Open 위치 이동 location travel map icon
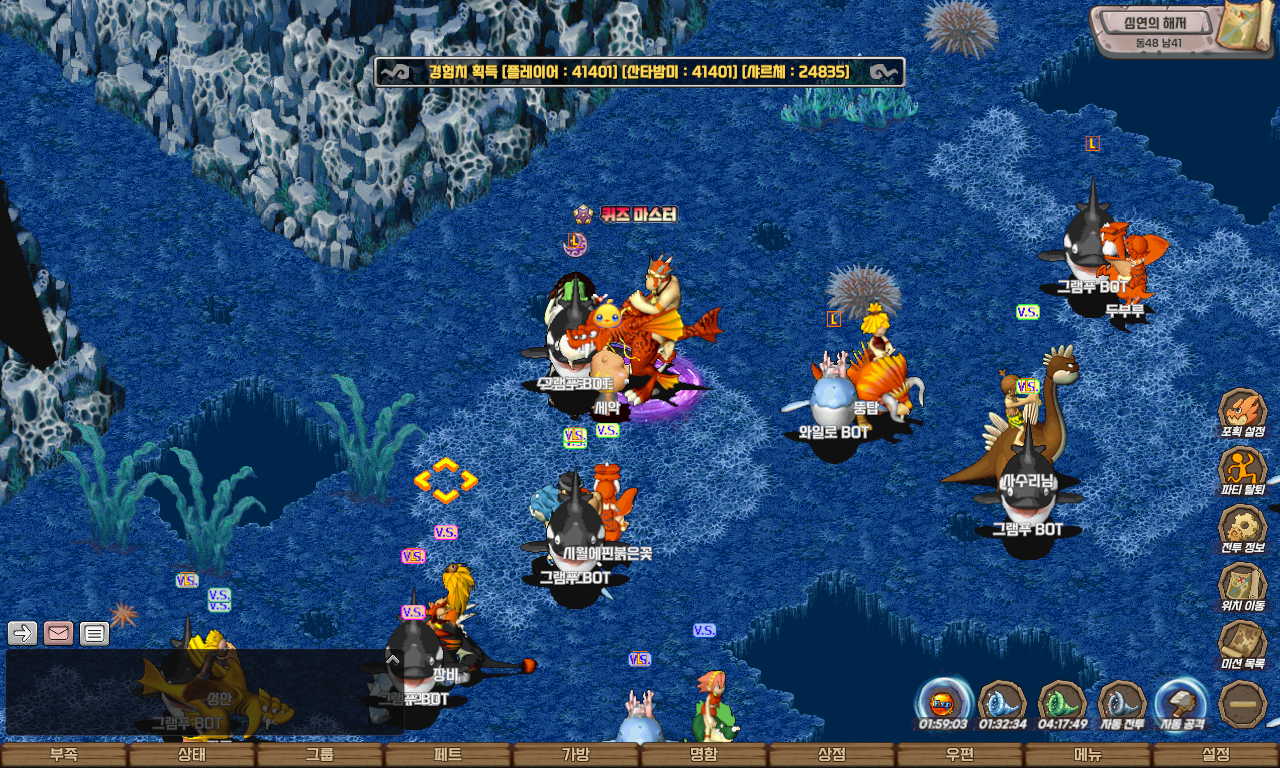The image size is (1280, 768). 1243,585
